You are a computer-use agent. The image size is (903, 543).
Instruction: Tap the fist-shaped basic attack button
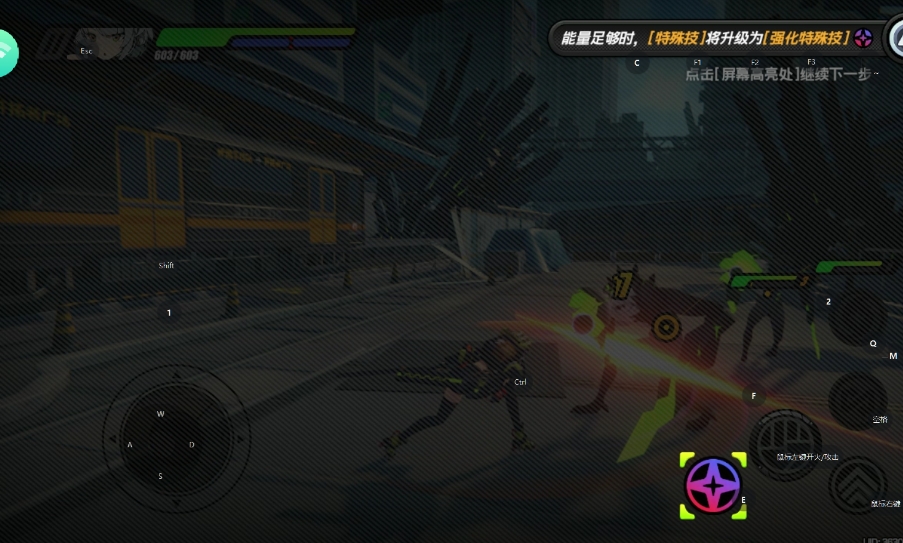click(x=785, y=442)
